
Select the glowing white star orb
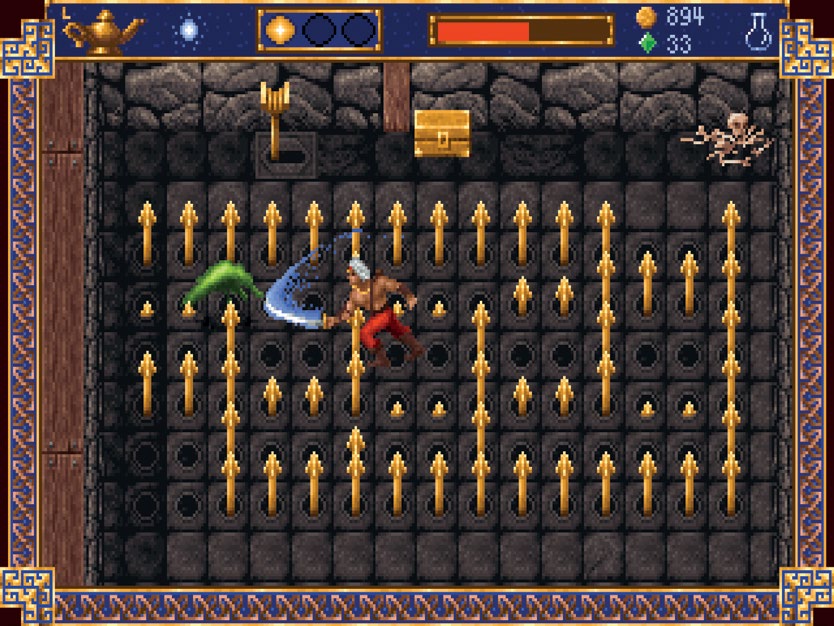click(x=188, y=31)
